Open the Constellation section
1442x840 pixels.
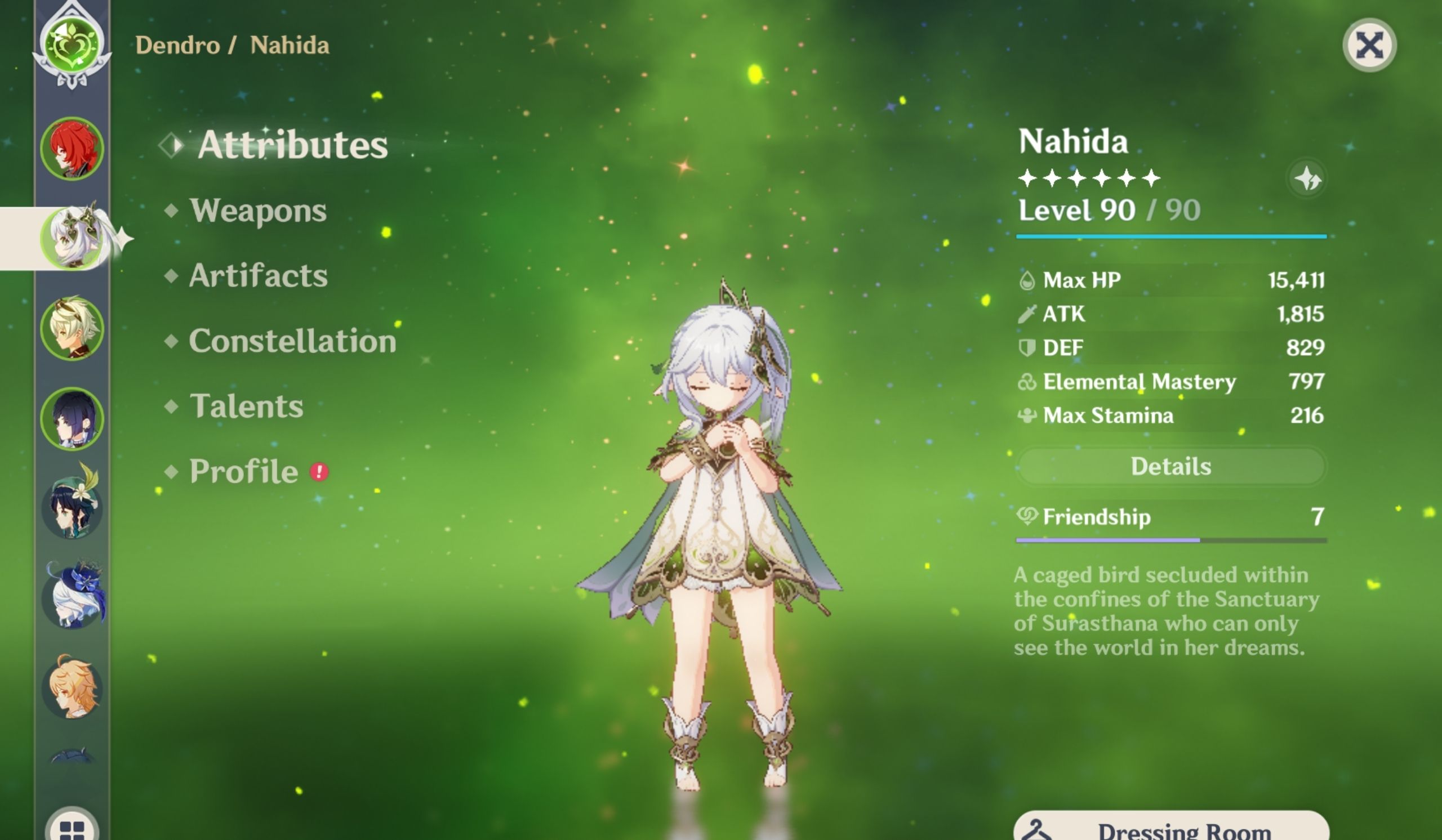[293, 341]
